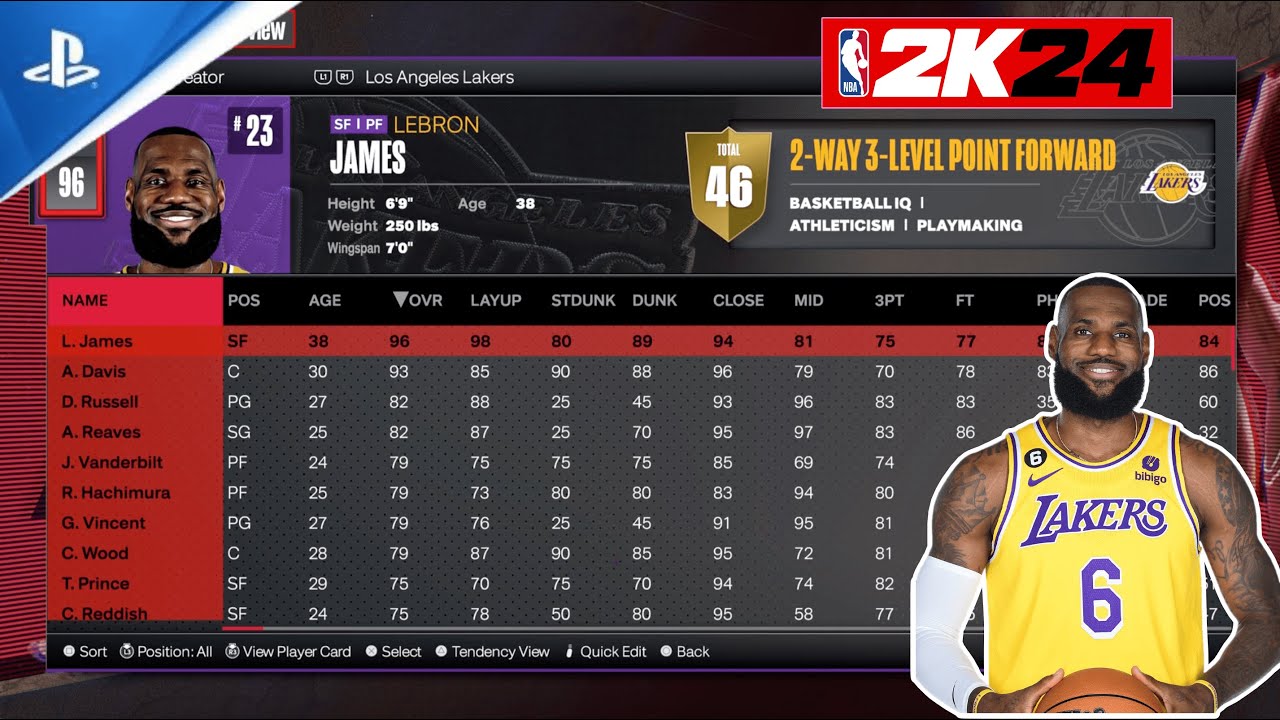Click the Triangle Tendency View icon
Screen dimensions: 1280x720
(441, 651)
